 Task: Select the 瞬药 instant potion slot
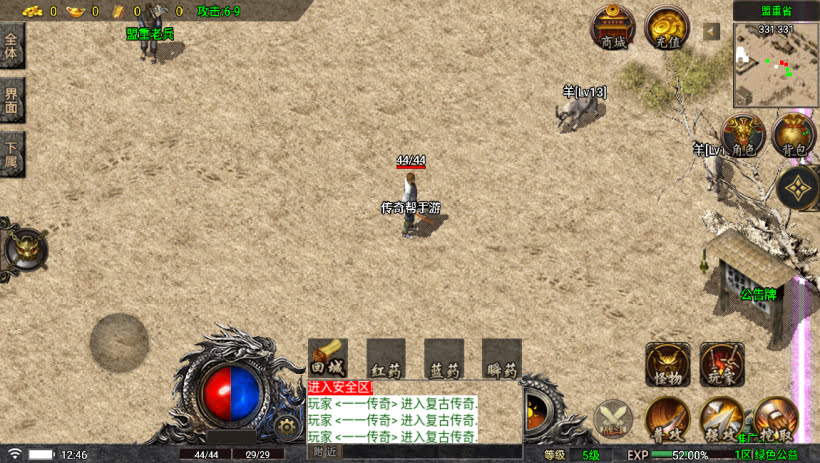(502, 359)
